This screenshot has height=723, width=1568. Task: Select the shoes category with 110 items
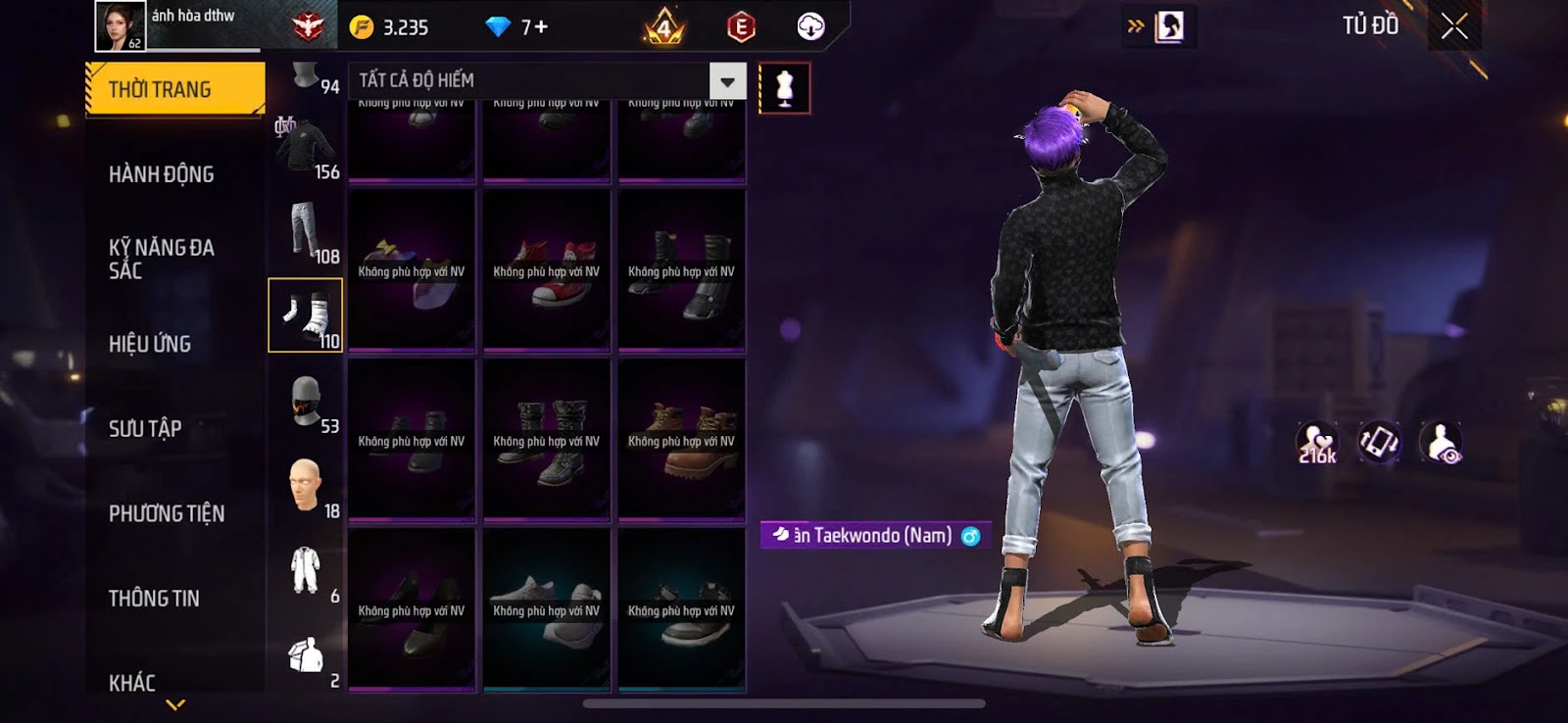coord(306,314)
